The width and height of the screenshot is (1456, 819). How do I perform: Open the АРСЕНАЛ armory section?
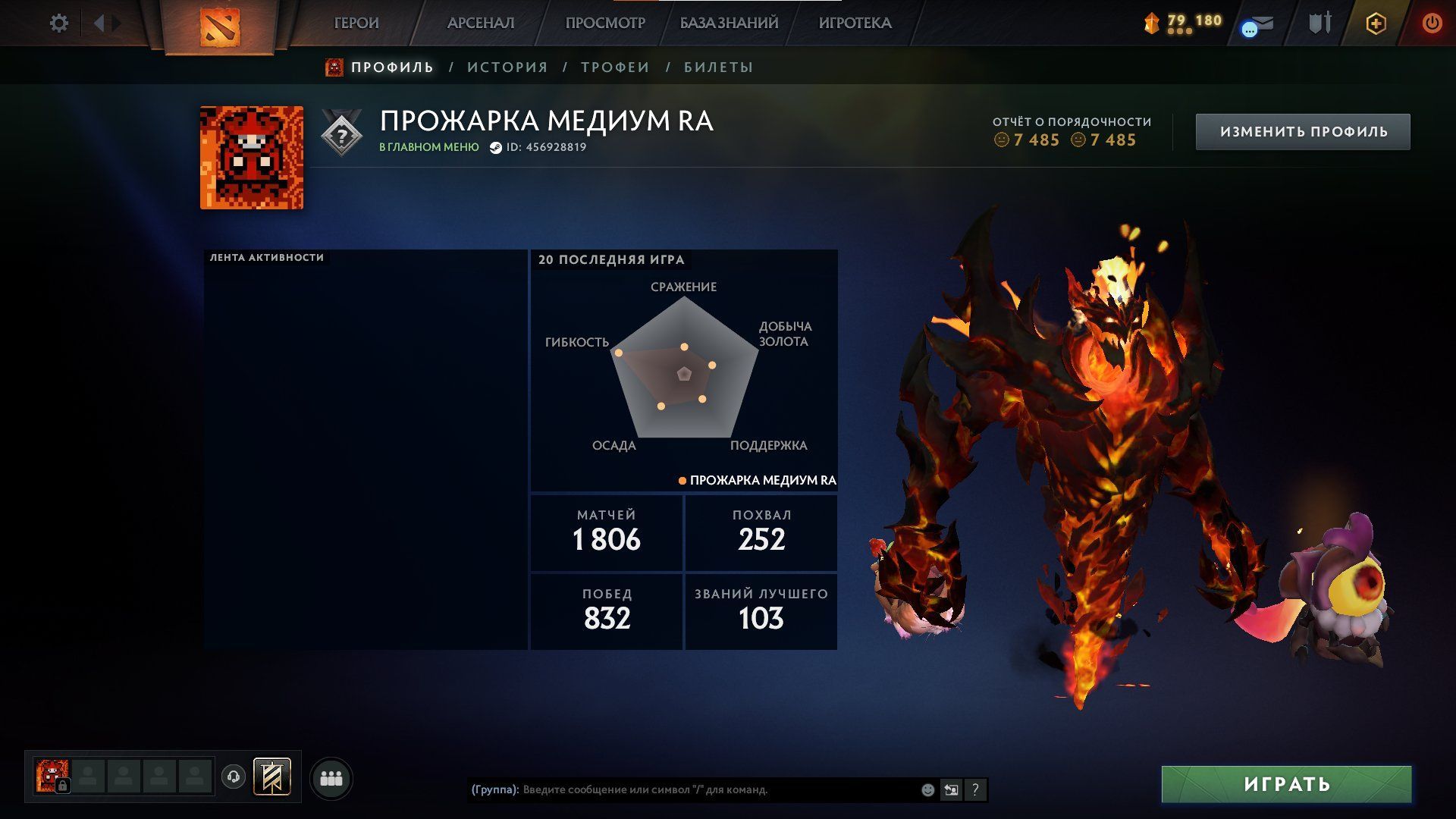[x=481, y=24]
